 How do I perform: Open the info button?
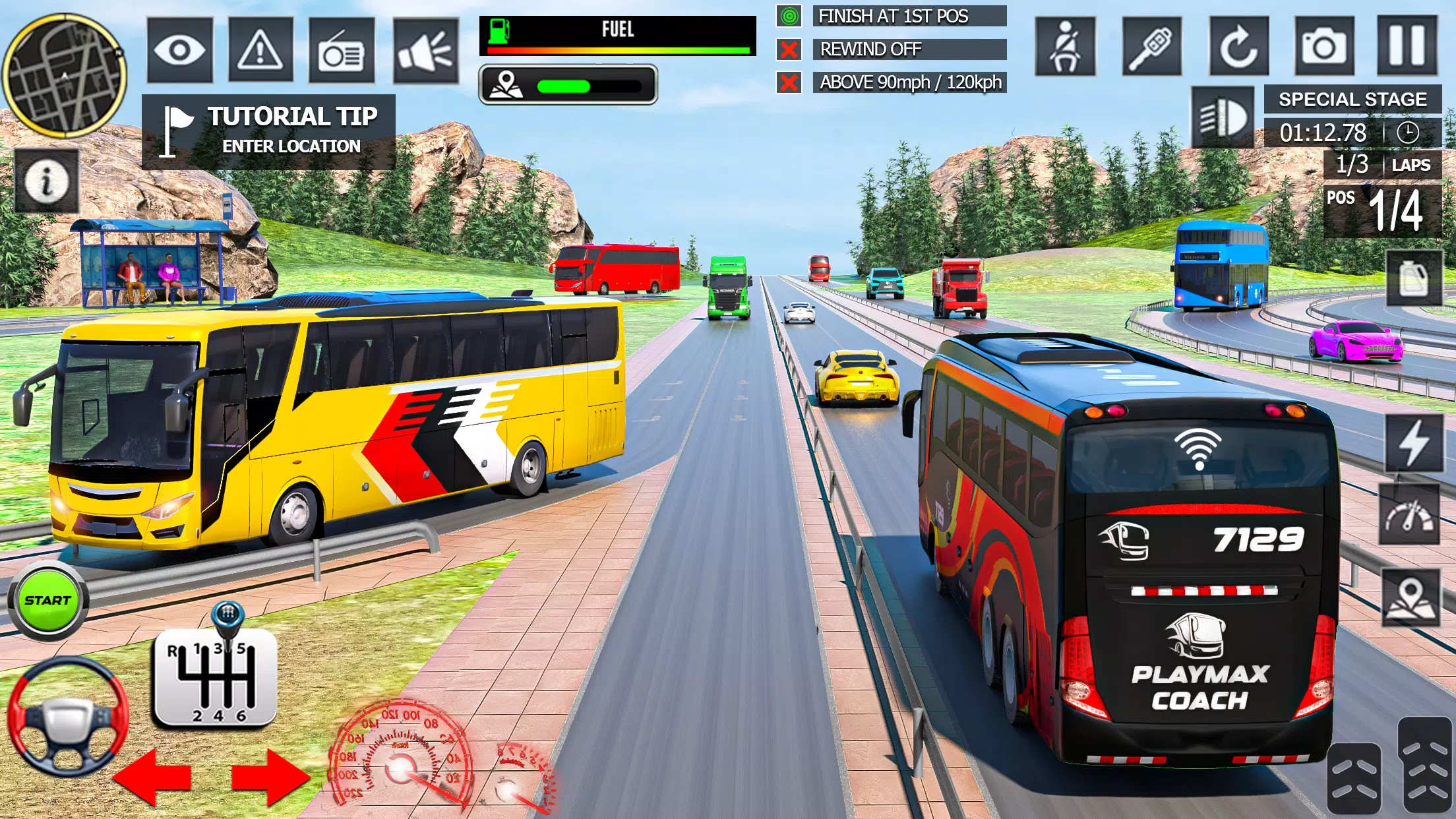[46, 181]
